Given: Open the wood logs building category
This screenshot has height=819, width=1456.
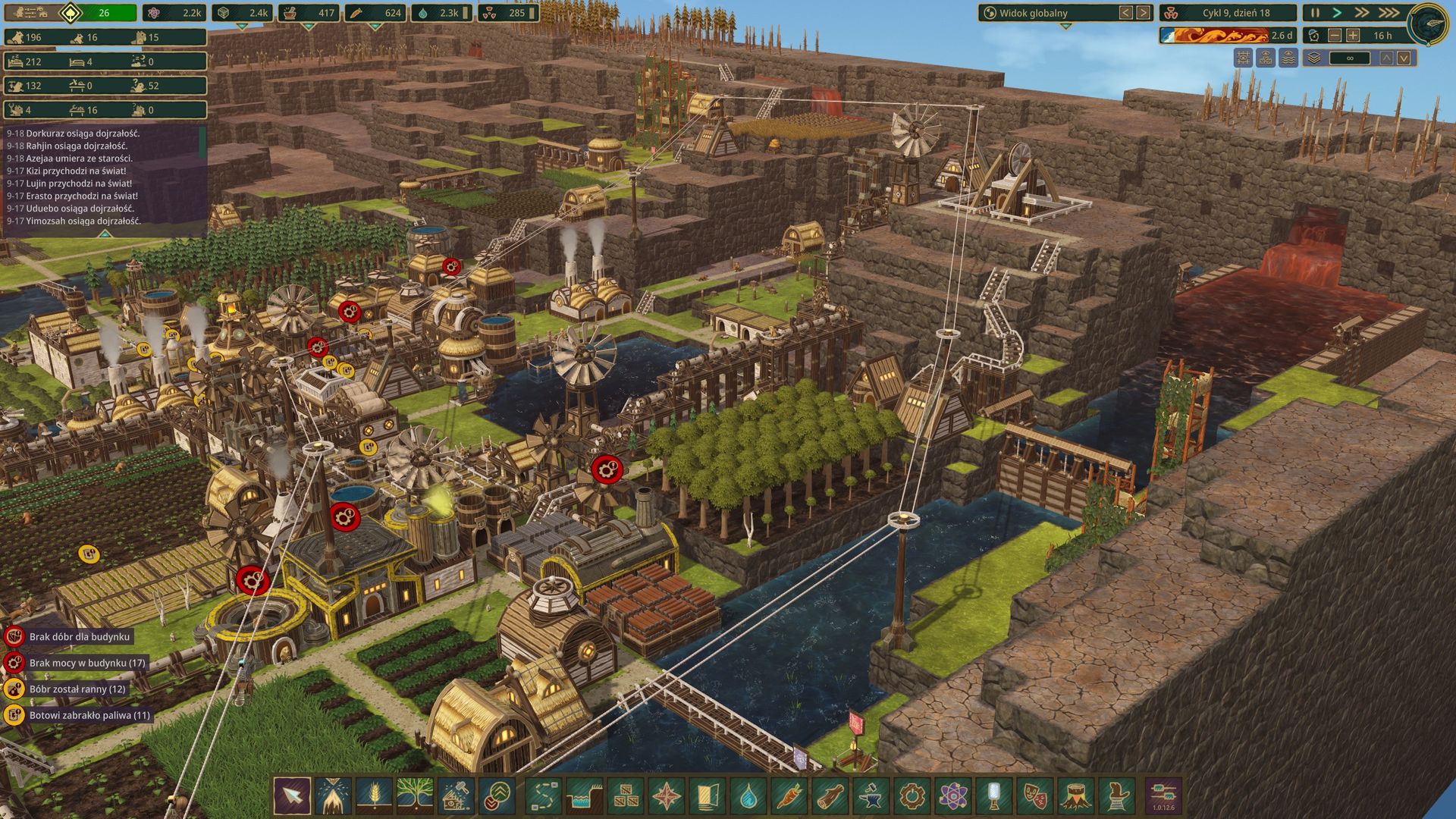Looking at the screenshot, I should pyautogui.click(x=830, y=796).
